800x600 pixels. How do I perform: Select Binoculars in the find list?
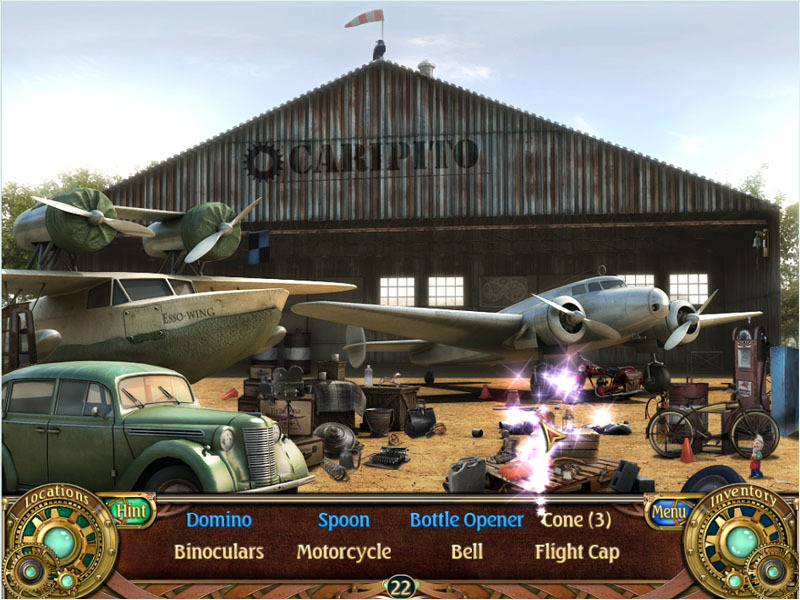pos(219,551)
